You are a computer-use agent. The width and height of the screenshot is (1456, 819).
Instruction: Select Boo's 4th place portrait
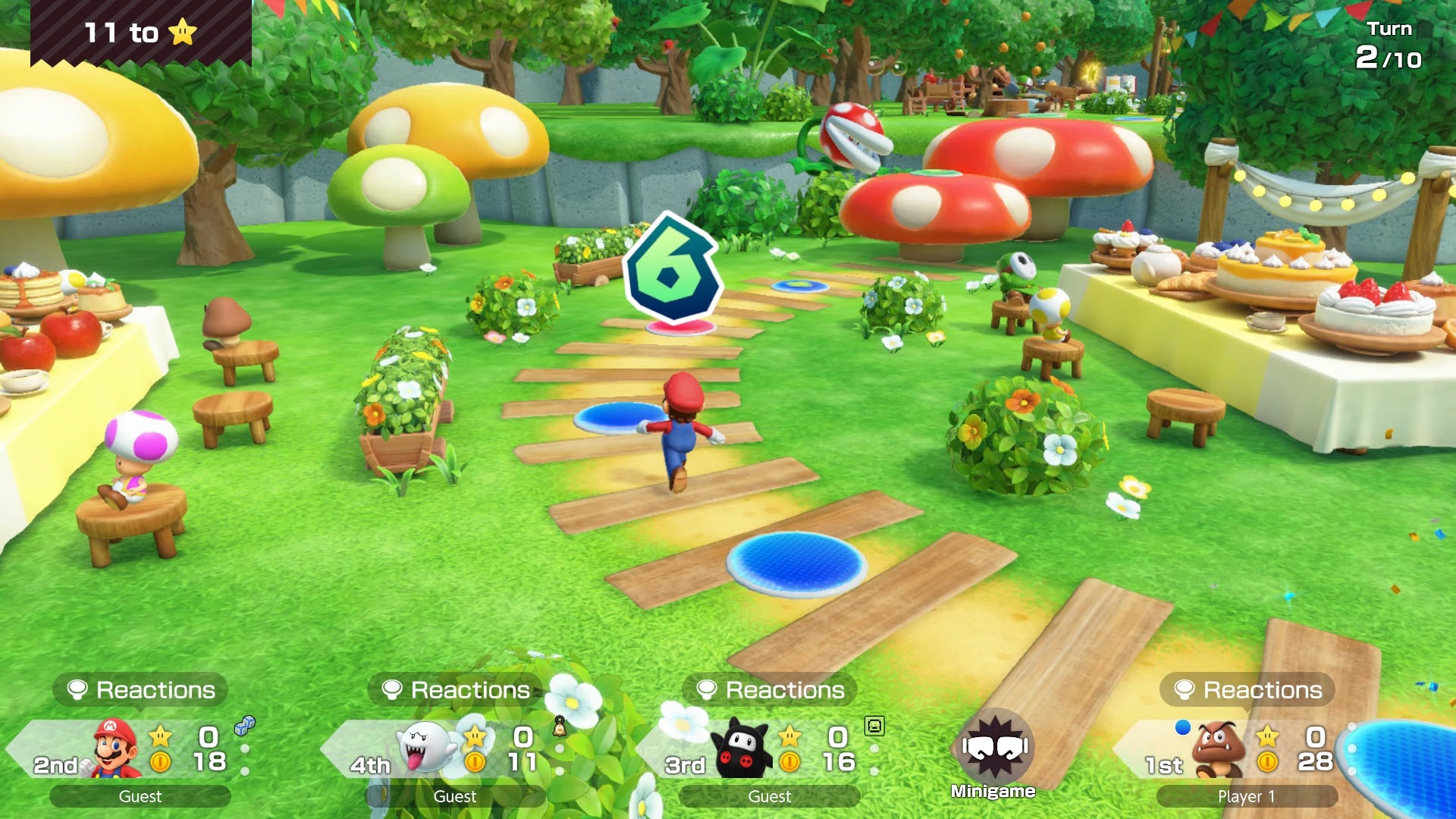(x=426, y=748)
